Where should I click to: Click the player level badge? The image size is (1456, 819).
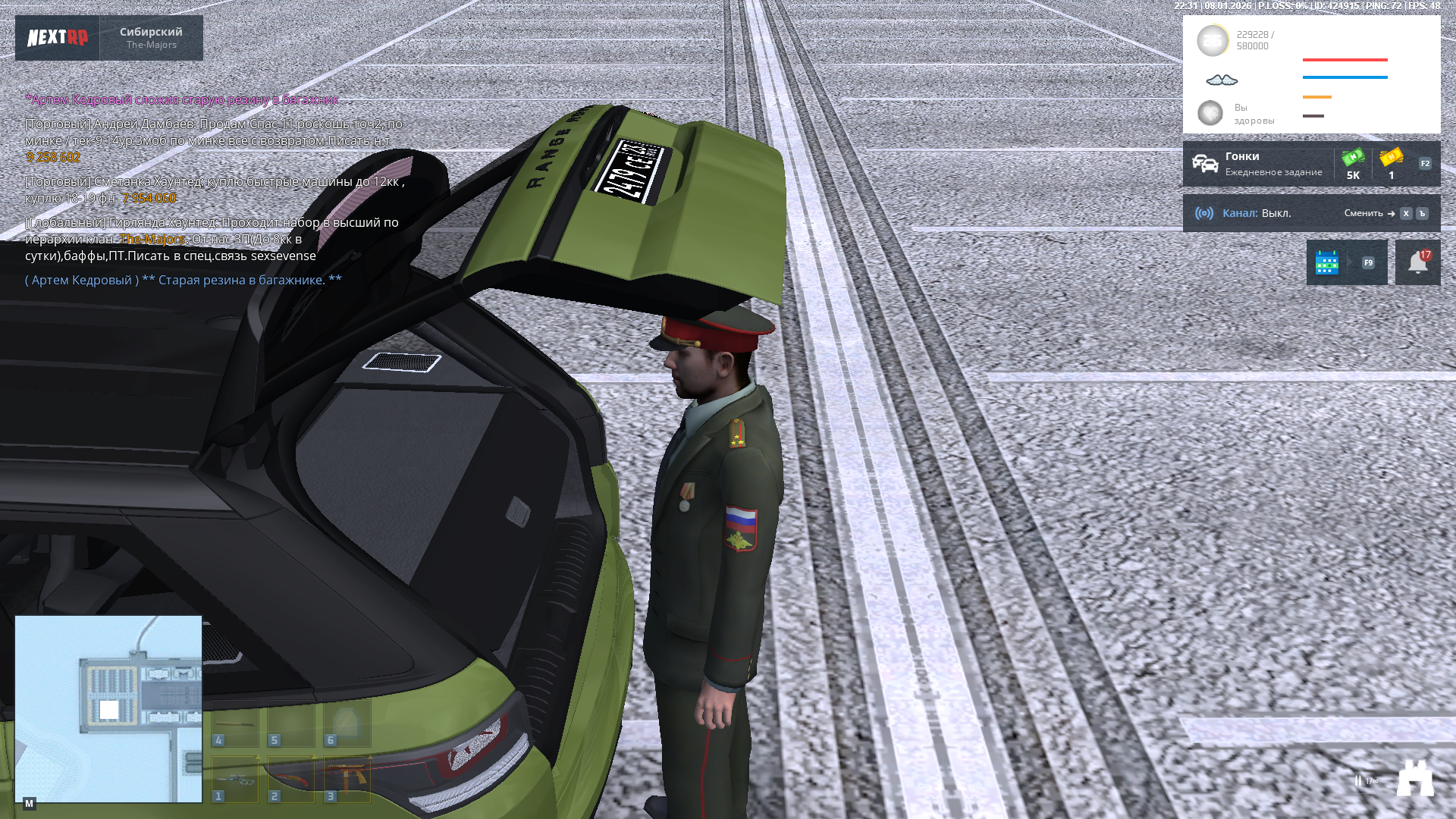pos(1212,41)
